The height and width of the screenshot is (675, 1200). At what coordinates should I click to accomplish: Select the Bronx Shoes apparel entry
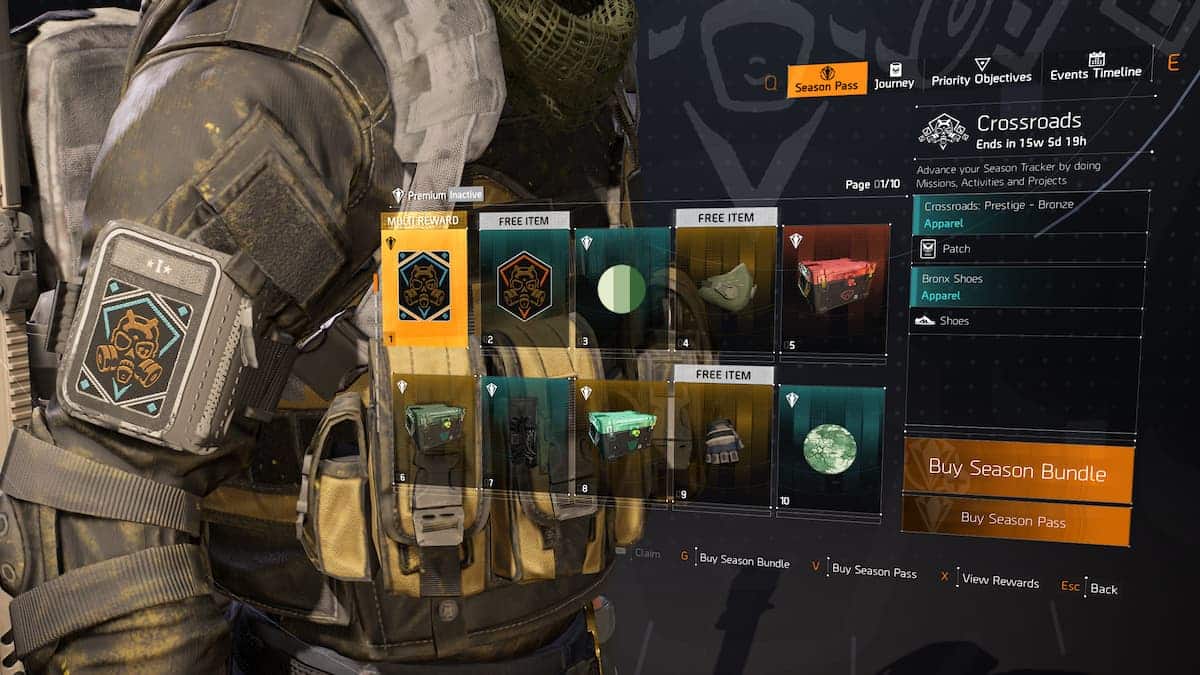coord(1026,287)
